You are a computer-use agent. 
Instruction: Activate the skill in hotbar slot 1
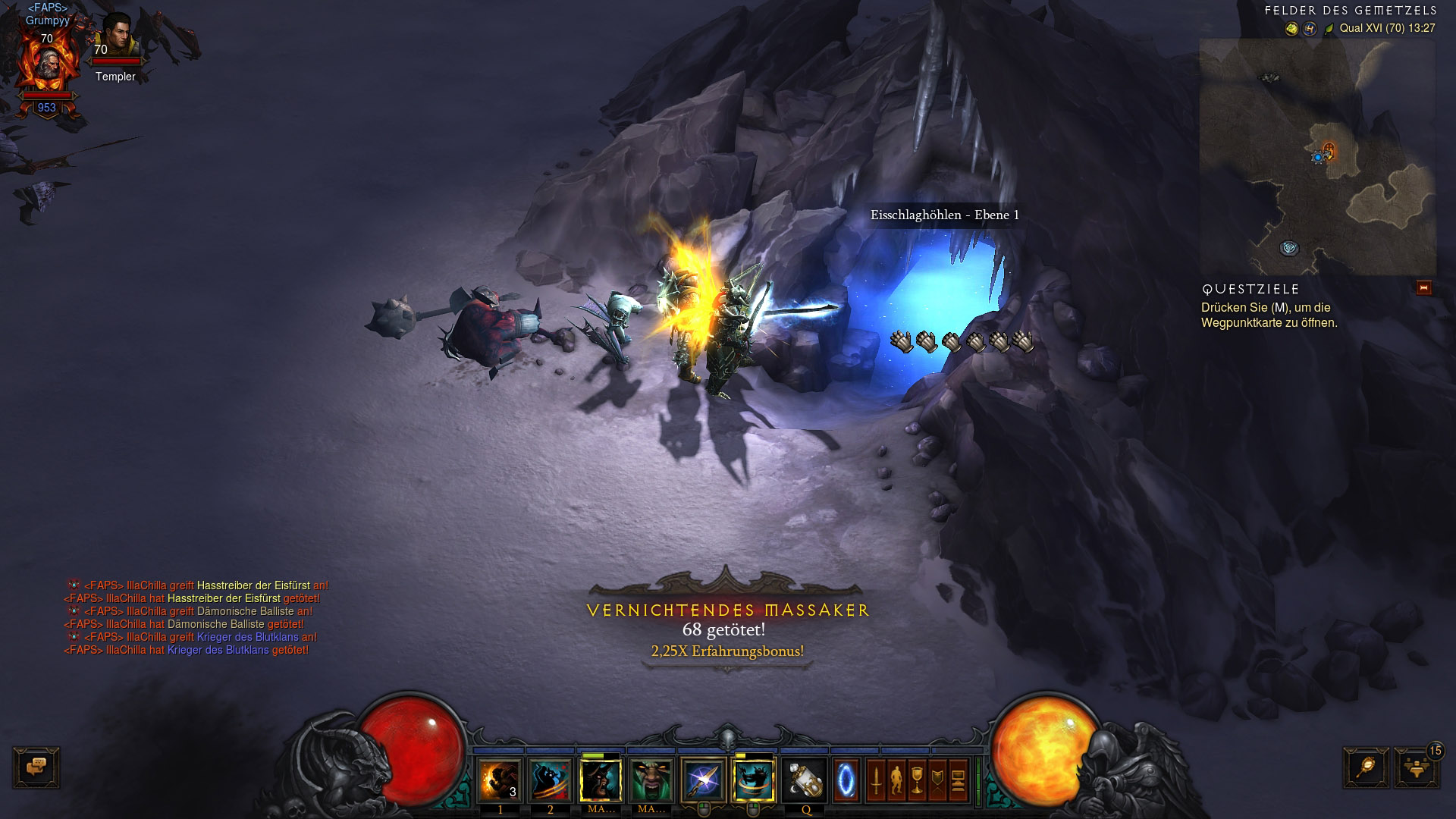[x=500, y=780]
